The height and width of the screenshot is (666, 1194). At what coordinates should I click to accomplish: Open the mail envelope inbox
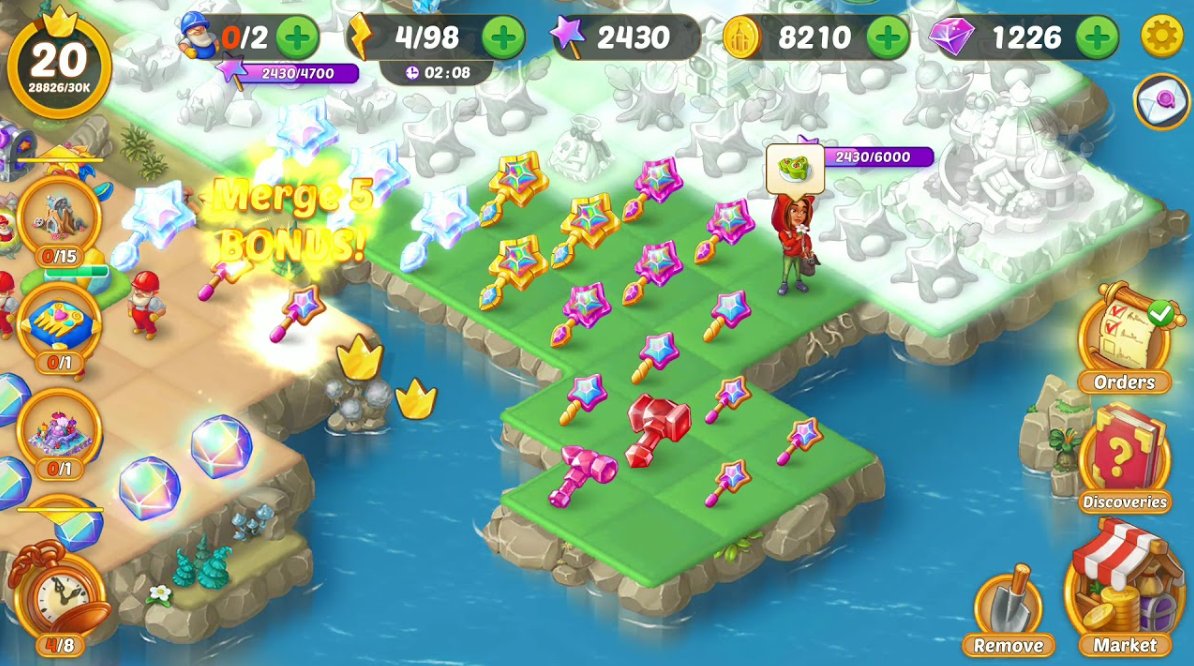(x=1162, y=101)
